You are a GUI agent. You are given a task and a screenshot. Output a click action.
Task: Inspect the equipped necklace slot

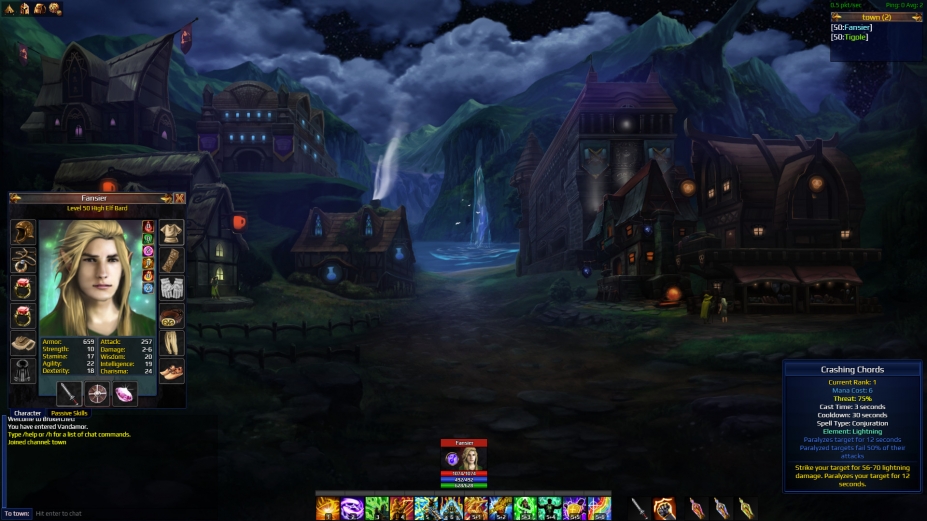click(x=23, y=260)
